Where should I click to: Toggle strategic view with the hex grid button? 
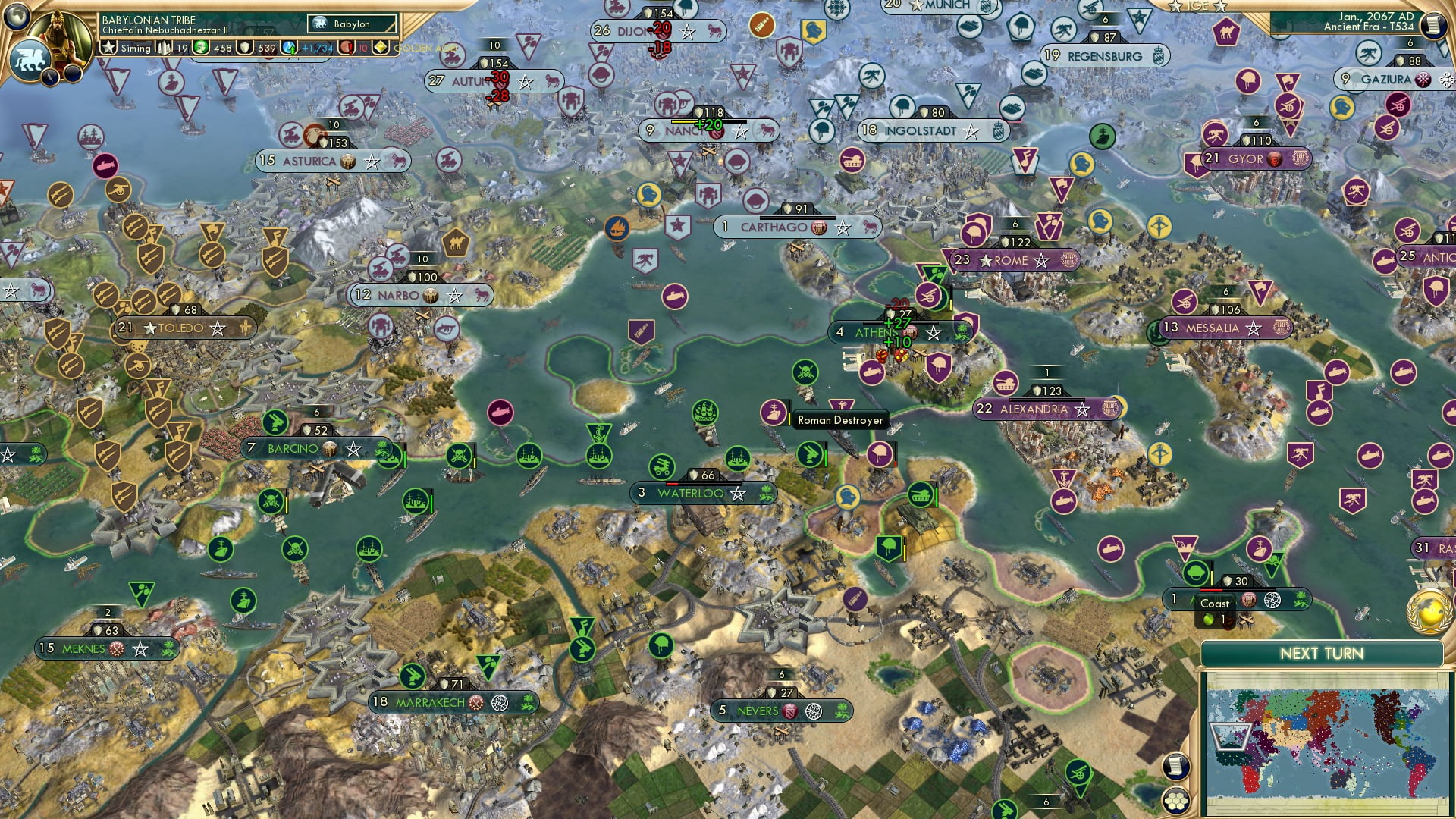tap(1177, 801)
